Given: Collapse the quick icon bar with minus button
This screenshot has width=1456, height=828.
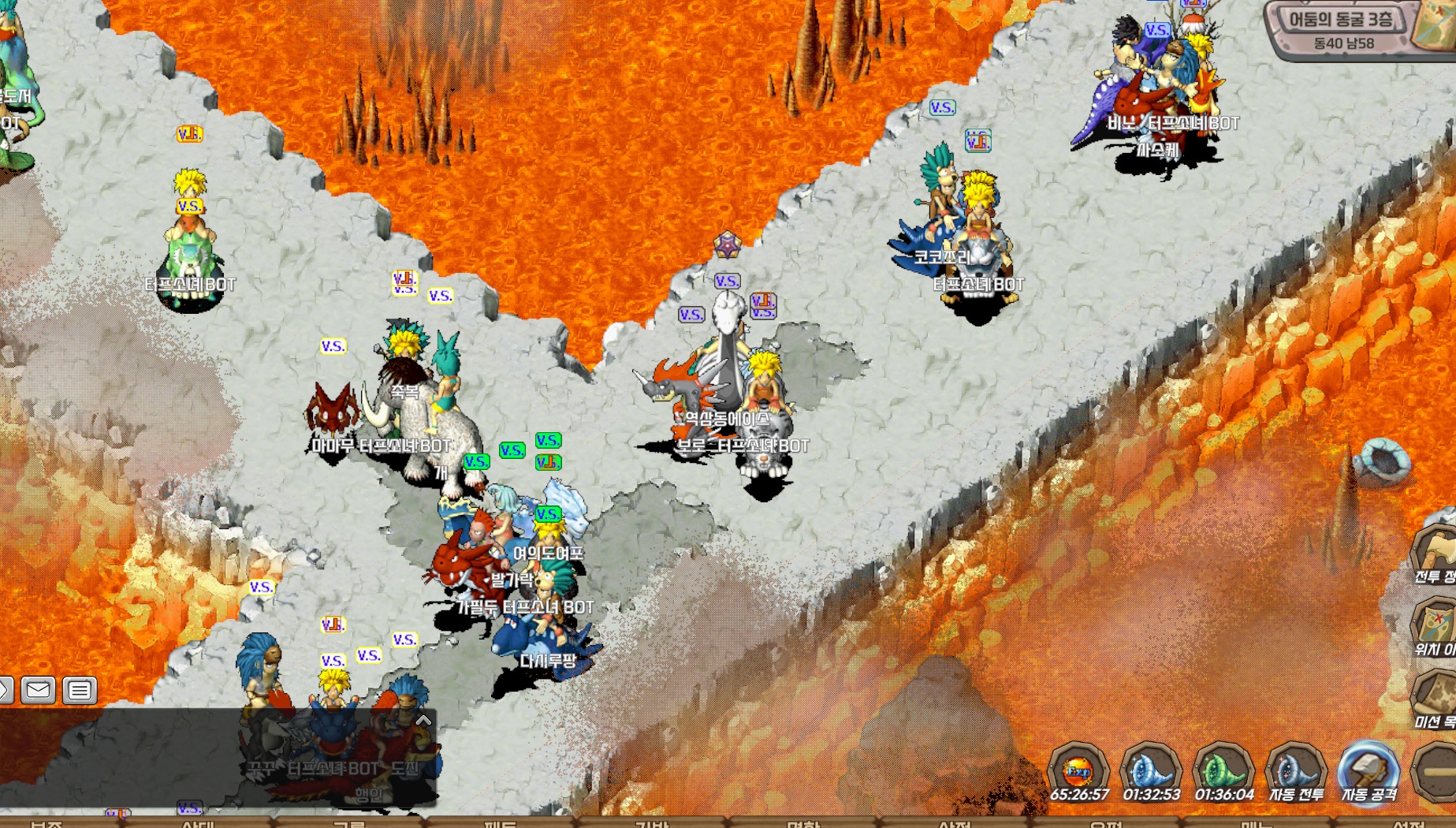Looking at the screenshot, I should click(x=1438, y=771).
